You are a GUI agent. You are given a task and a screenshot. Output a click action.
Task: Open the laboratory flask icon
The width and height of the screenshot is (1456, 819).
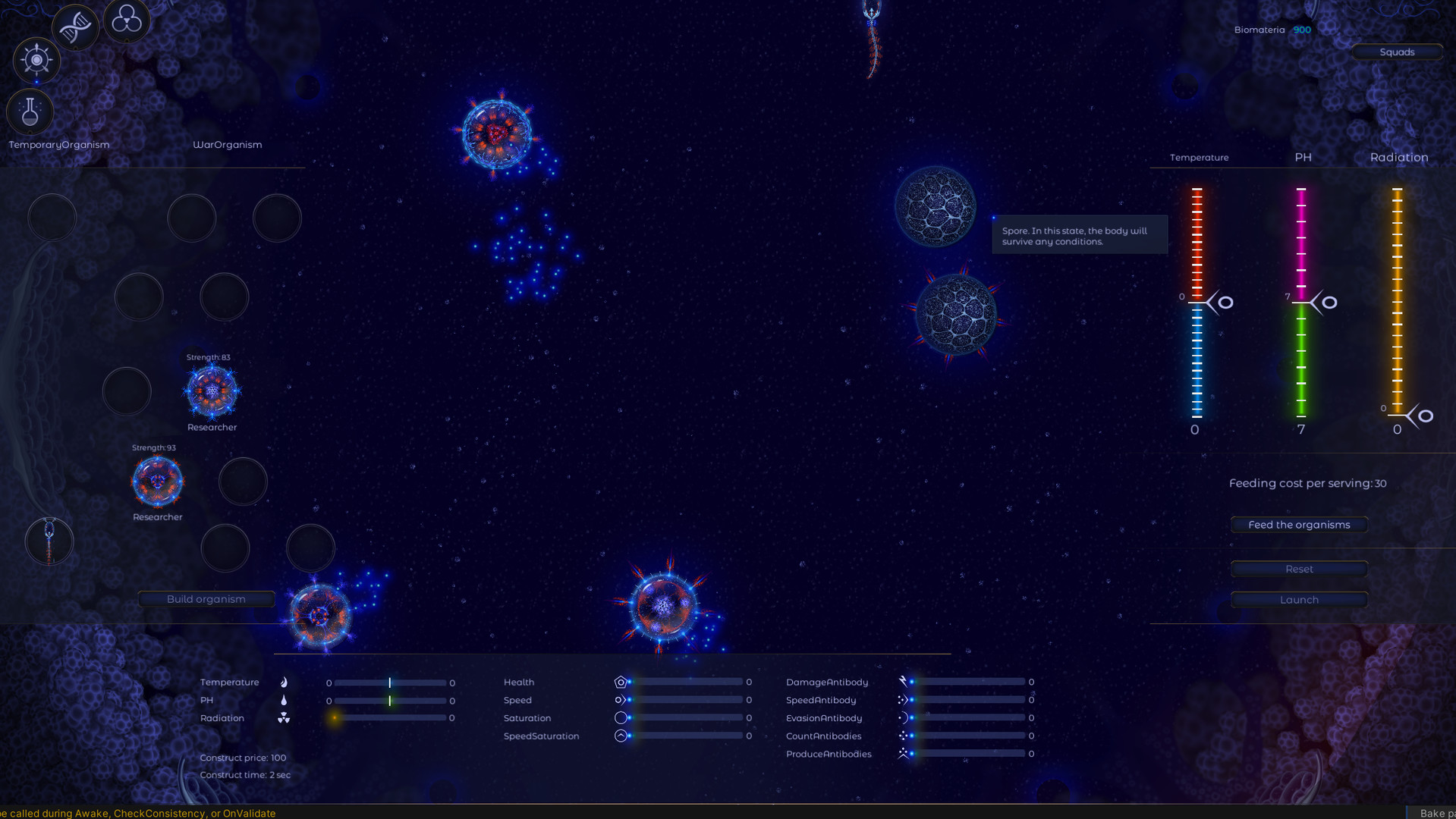pos(30,111)
